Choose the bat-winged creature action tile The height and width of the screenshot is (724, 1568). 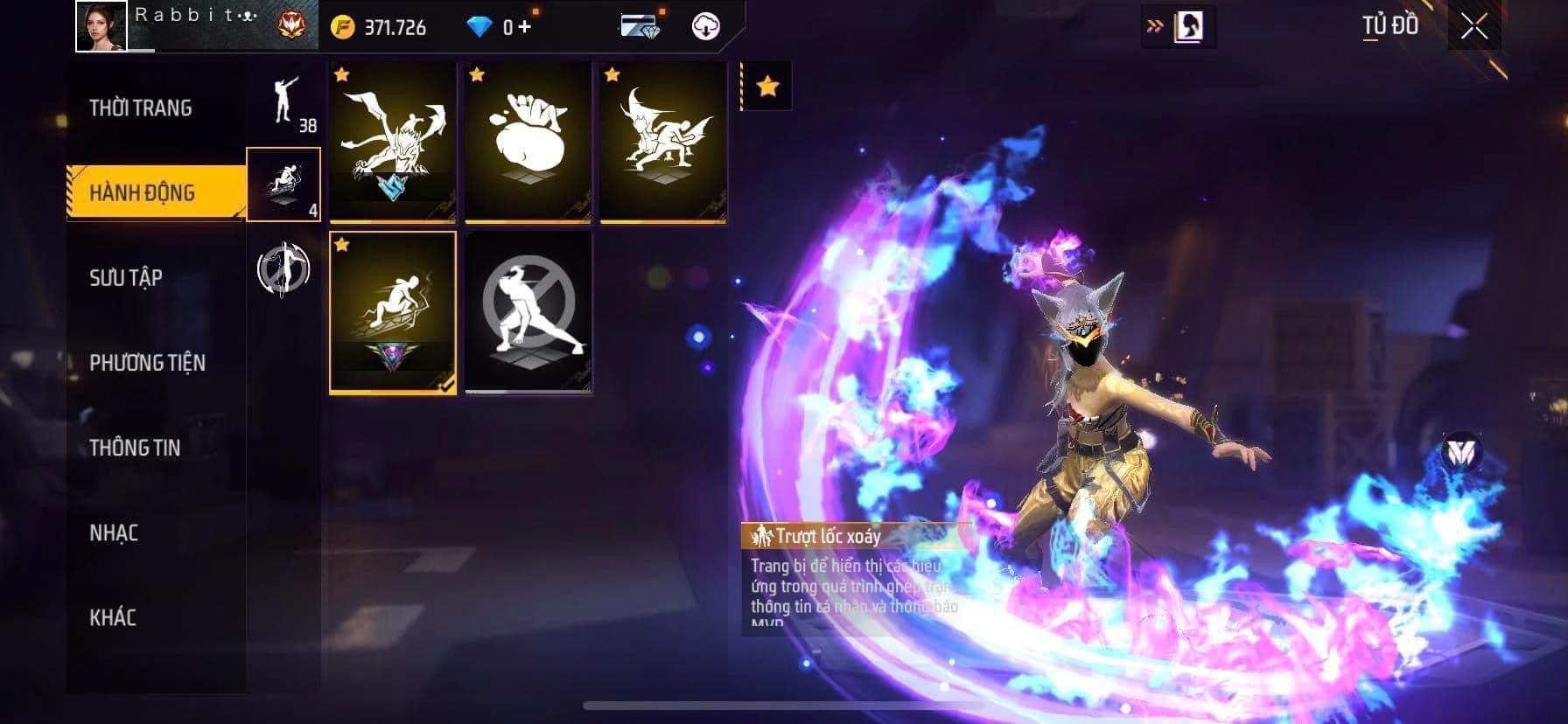click(663, 142)
